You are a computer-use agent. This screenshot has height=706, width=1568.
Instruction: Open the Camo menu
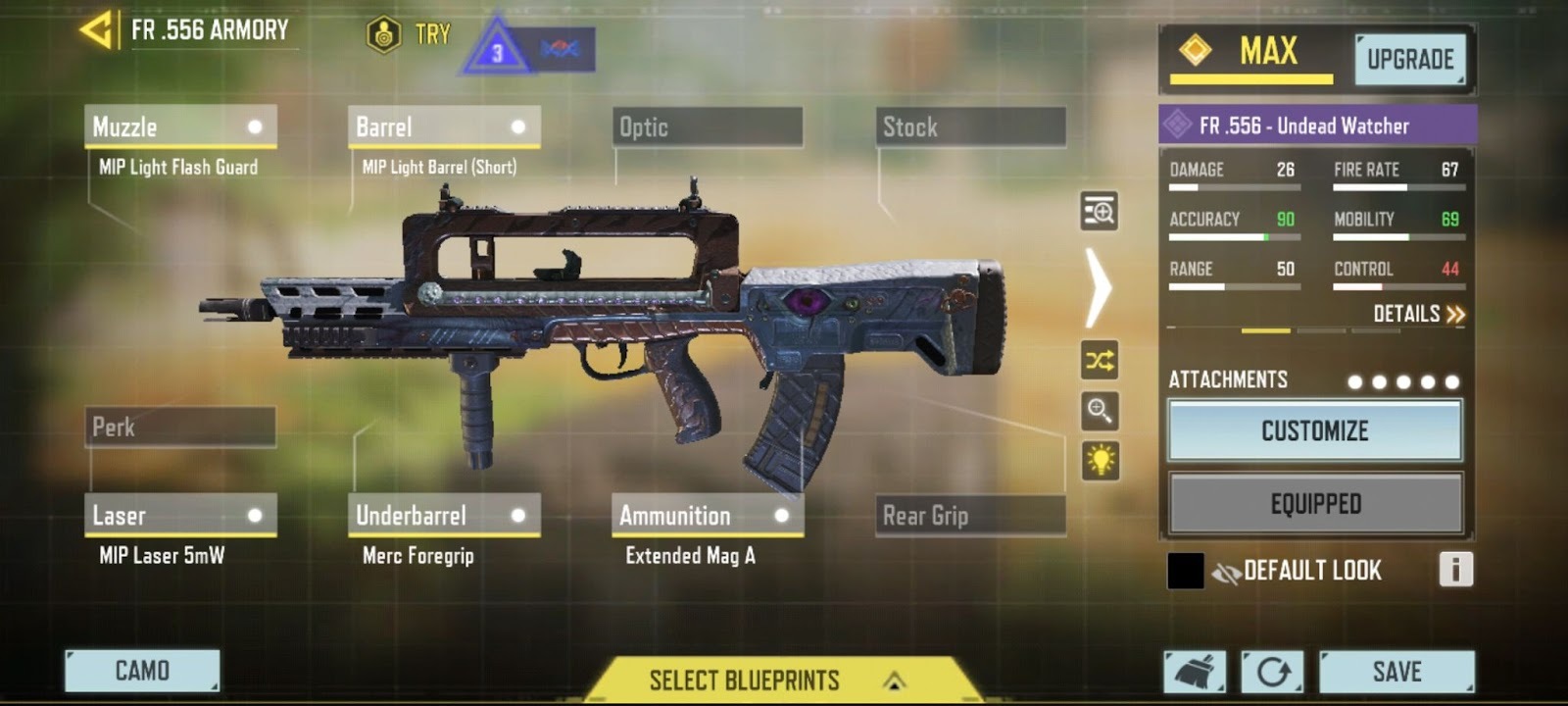[x=142, y=672]
